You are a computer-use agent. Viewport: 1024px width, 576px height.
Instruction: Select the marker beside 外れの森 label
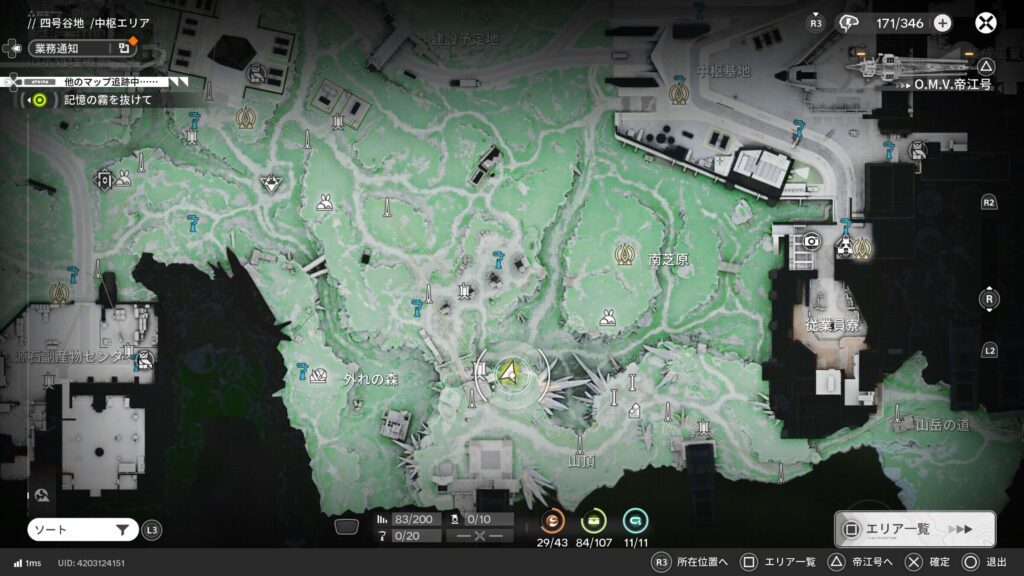point(317,376)
